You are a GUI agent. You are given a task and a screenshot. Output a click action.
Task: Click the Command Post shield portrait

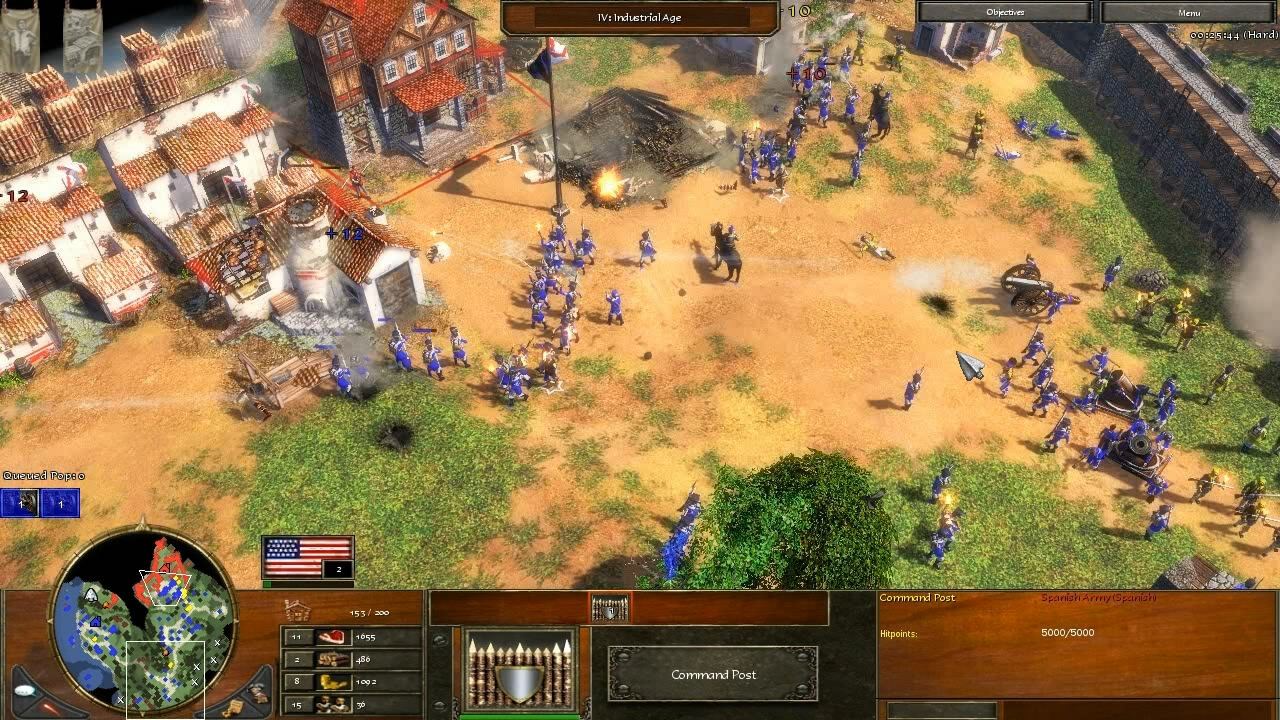click(x=517, y=668)
